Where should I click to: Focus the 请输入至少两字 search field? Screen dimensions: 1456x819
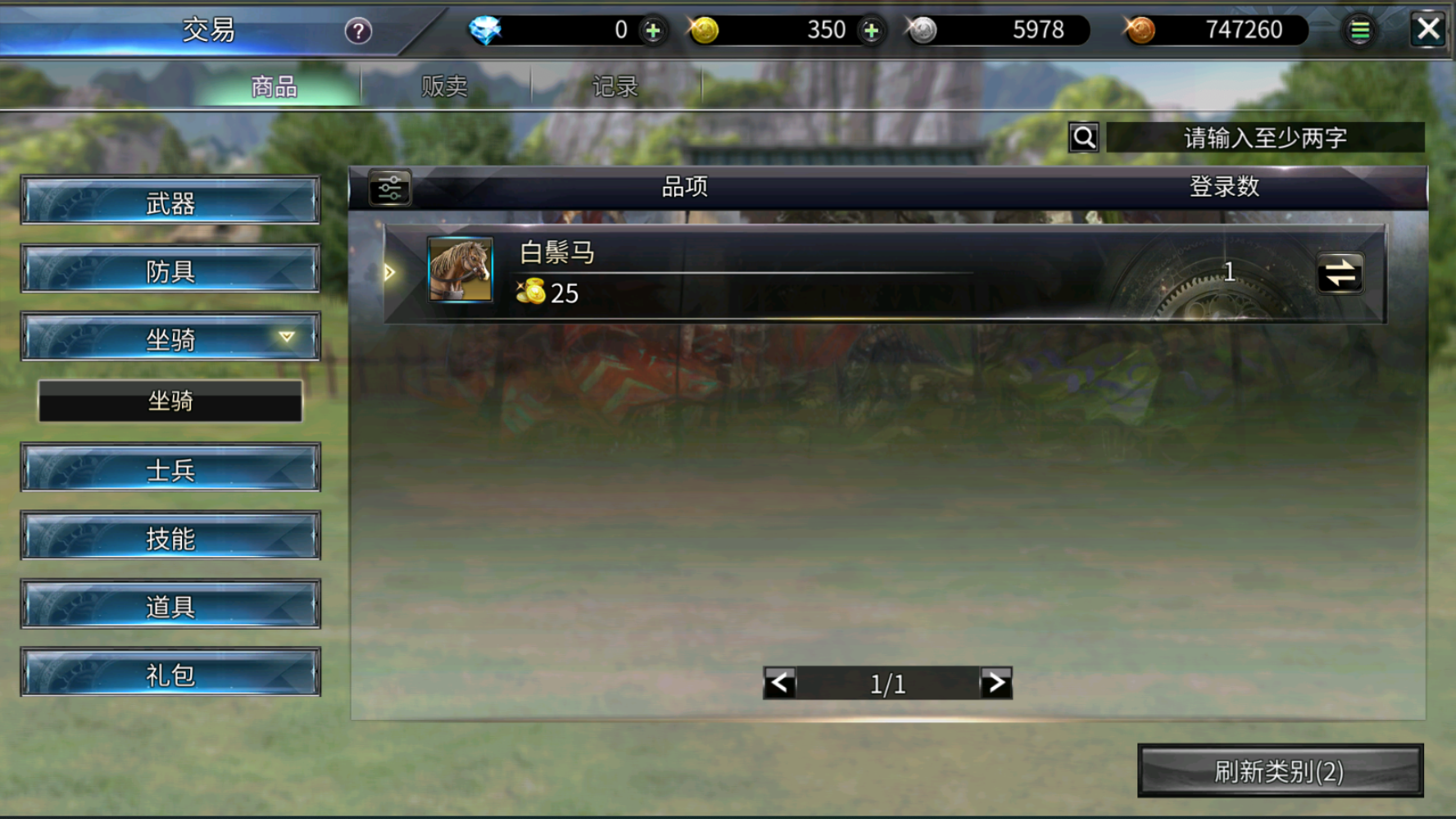[1264, 138]
